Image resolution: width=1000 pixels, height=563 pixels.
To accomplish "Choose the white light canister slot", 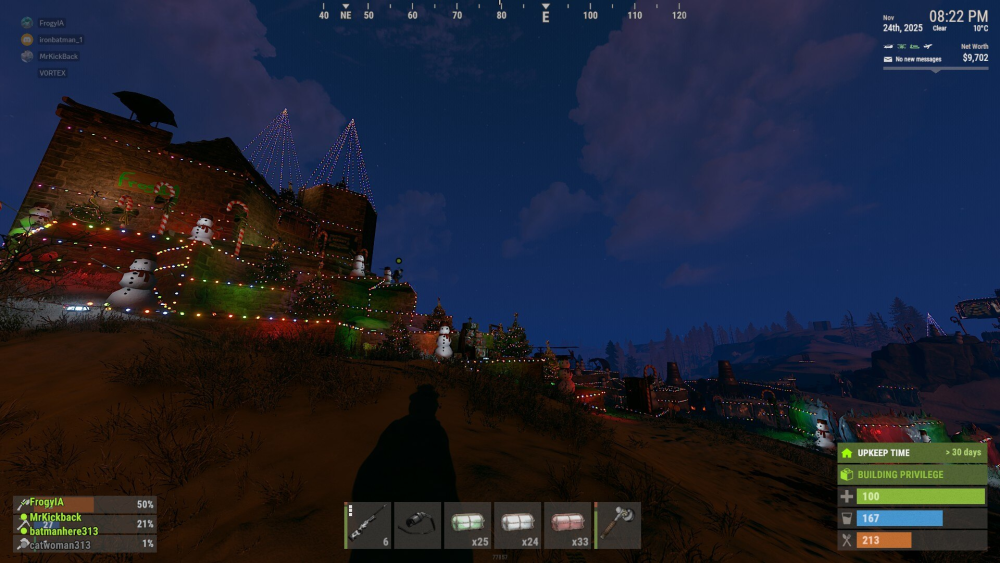I will click(x=518, y=525).
